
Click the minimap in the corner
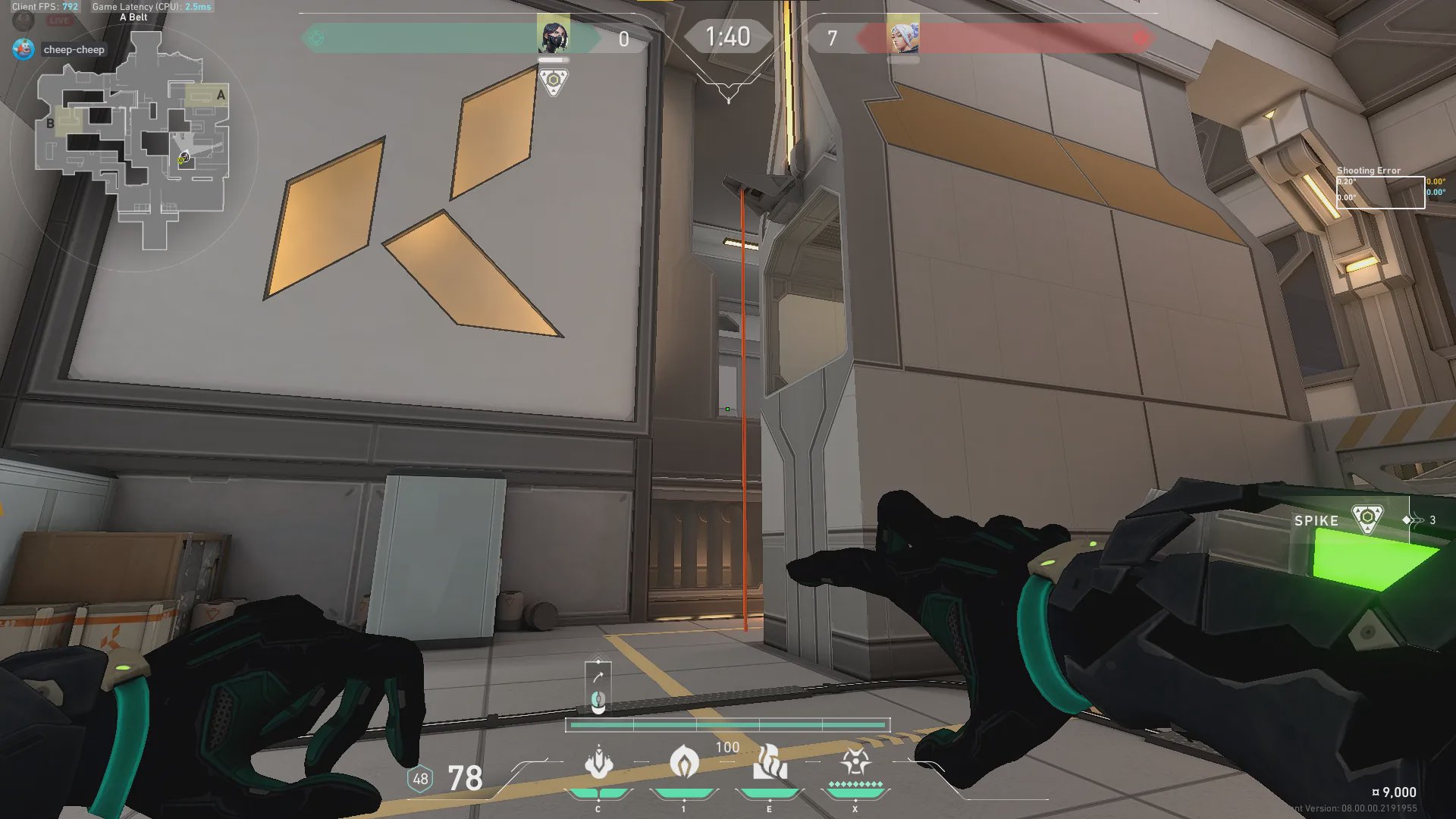pyautogui.click(x=134, y=144)
